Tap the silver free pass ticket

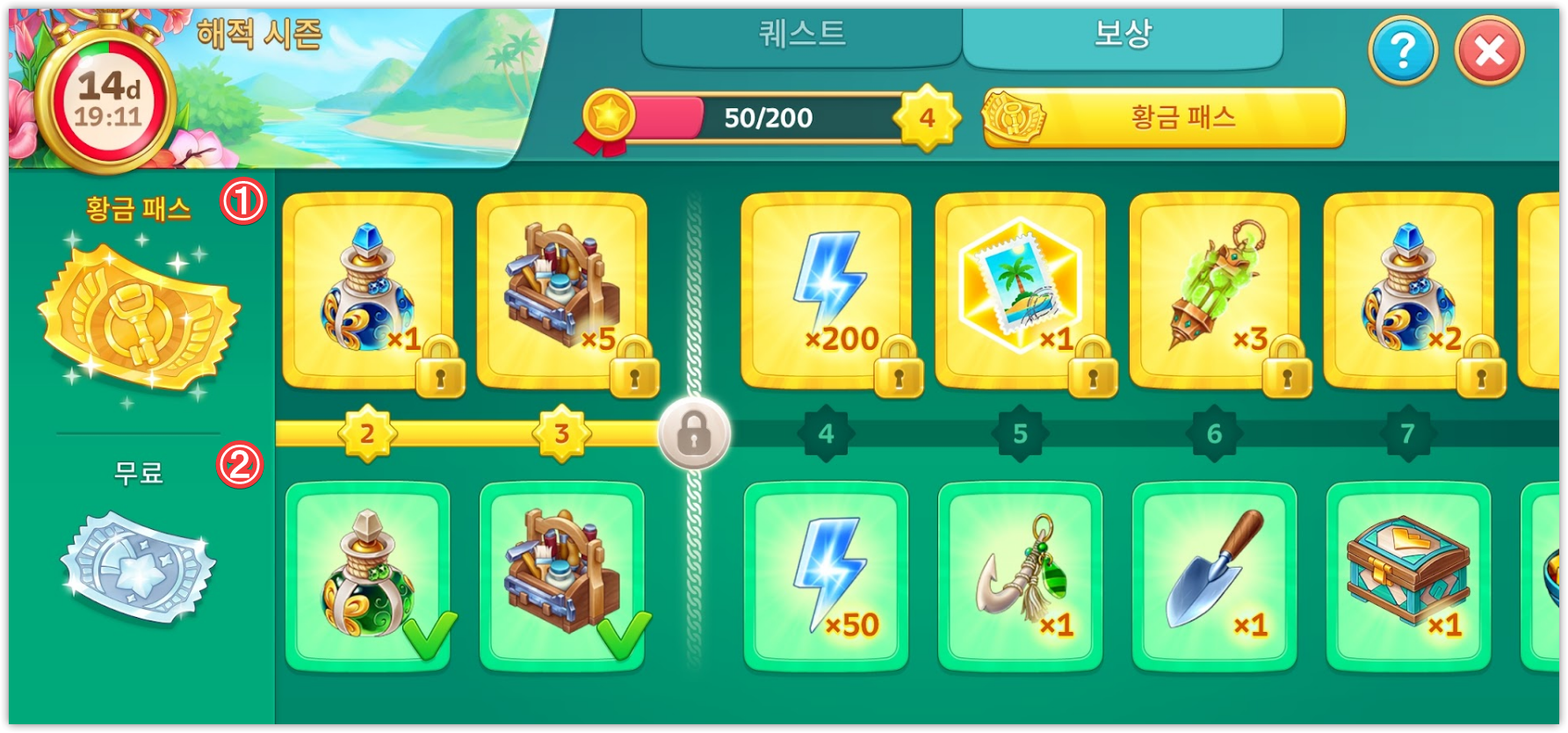[138, 567]
